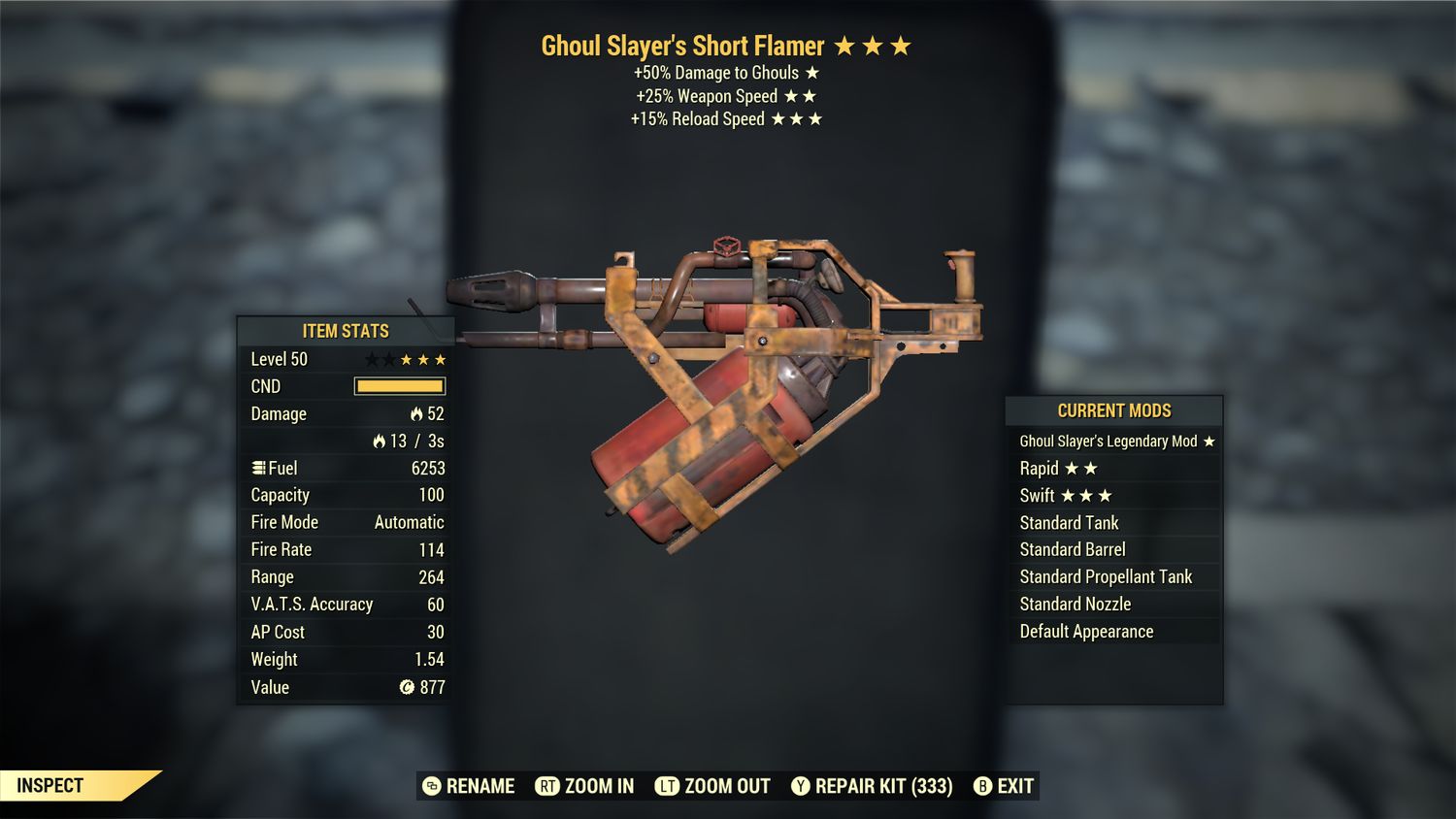Click the flame icon on the 13/3s row
The width and height of the screenshot is (1456, 819).
(x=378, y=440)
